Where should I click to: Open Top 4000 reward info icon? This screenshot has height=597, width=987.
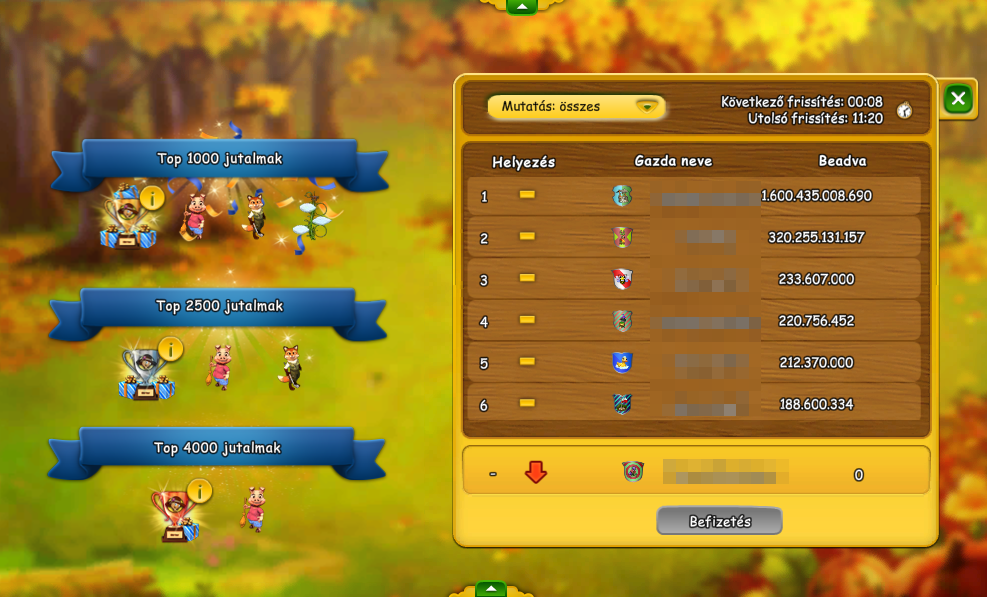point(200,491)
